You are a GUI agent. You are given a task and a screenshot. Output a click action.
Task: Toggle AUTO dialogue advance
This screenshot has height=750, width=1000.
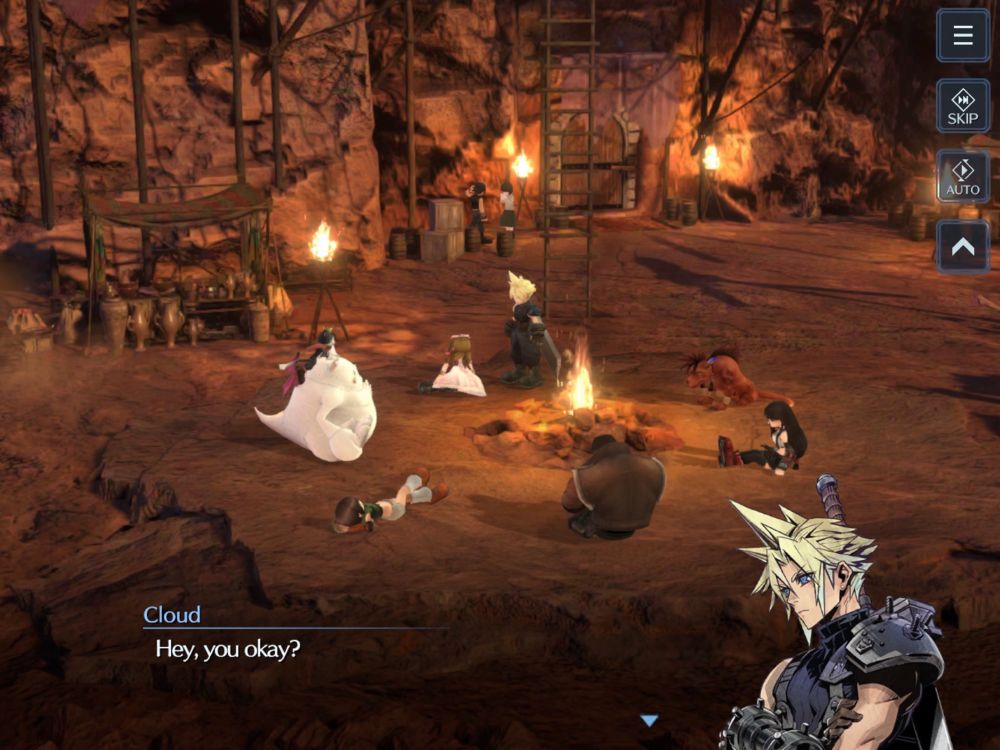(x=963, y=176)
